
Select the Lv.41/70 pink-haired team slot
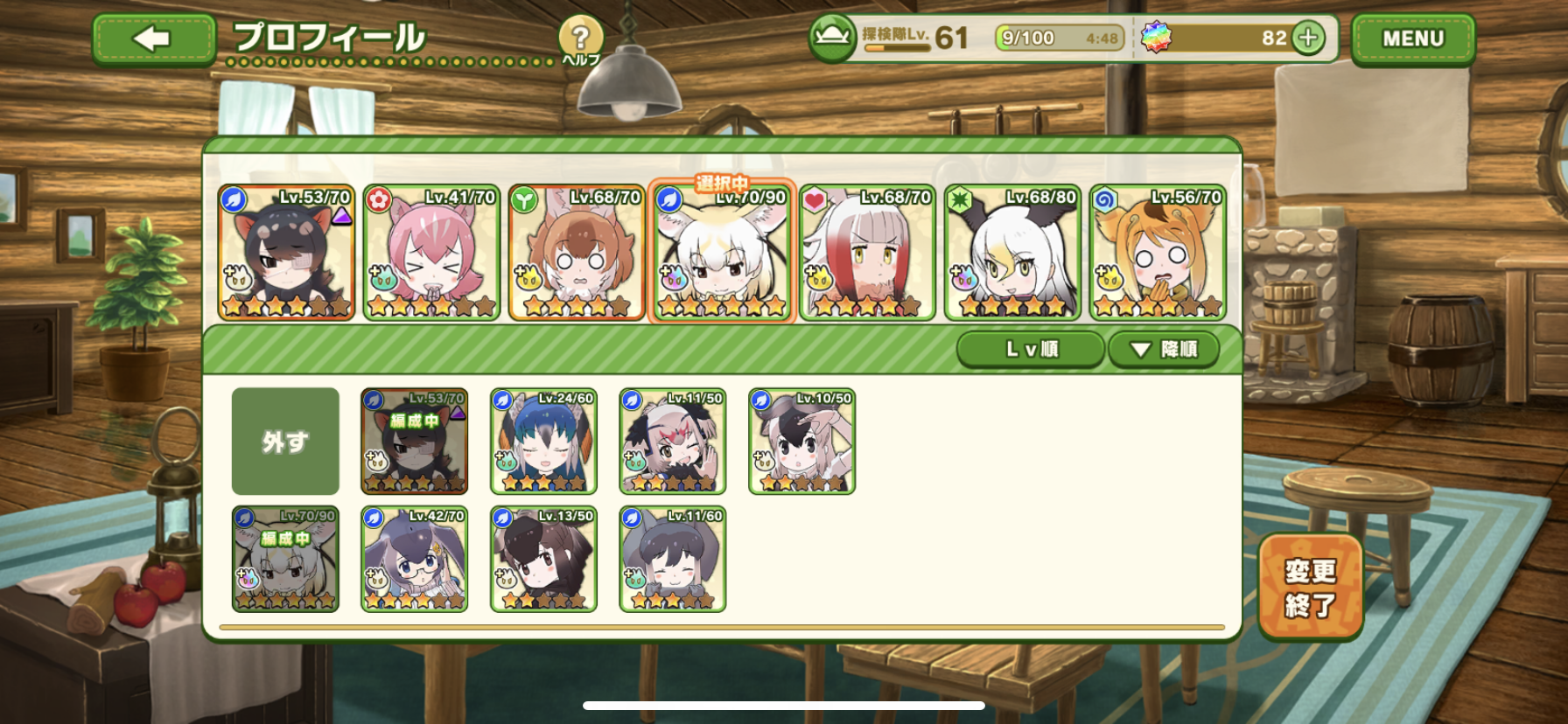[x=431, y=253]
